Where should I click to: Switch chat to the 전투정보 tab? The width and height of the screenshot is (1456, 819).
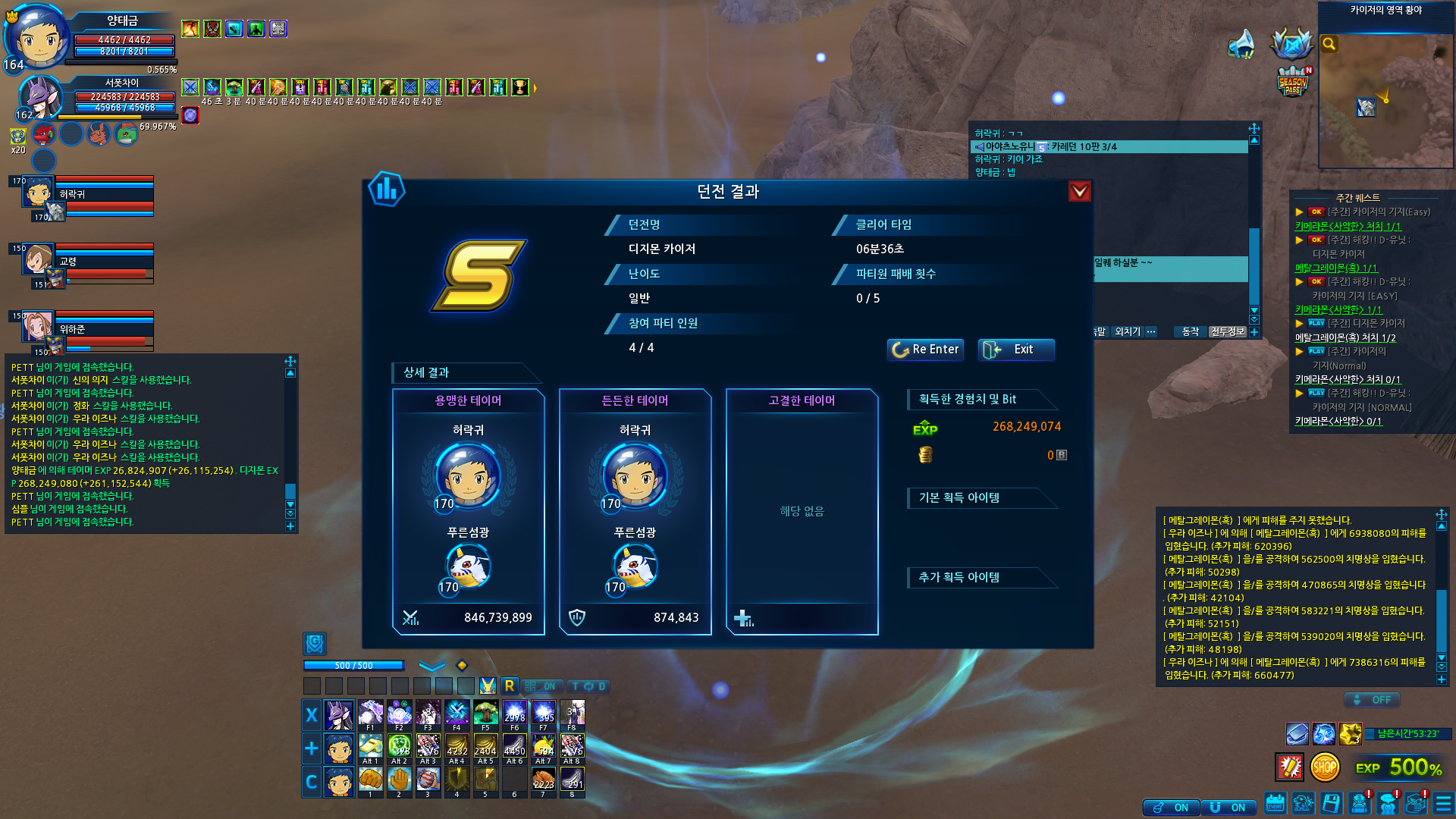click(x=1227, y=331)
